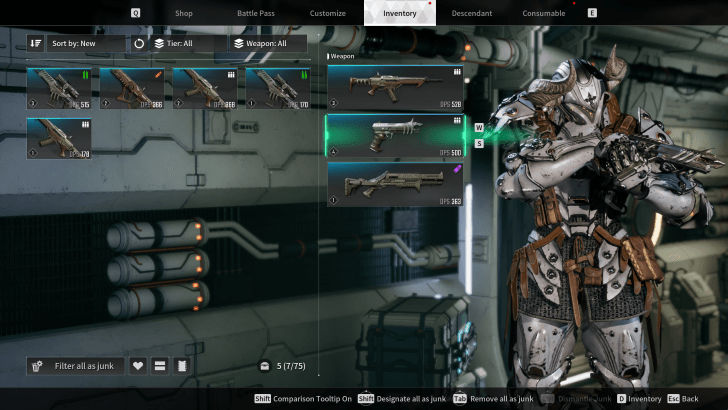Screen dimensions: 728x410
Task: Open the Sort by: New dropdown
Action: 86,44
